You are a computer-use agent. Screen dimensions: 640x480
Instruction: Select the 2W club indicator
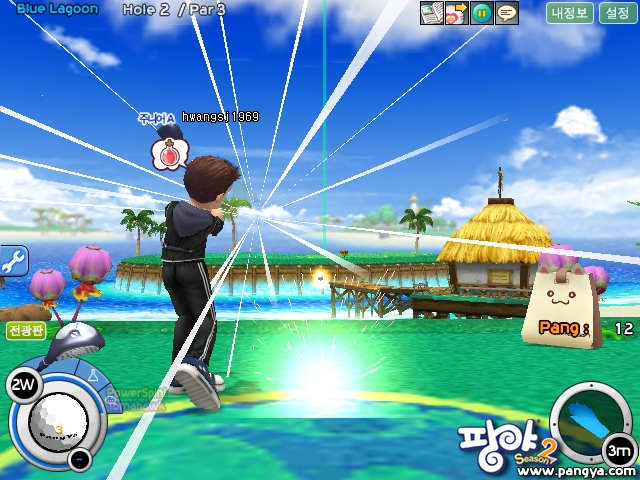point(21,384)
